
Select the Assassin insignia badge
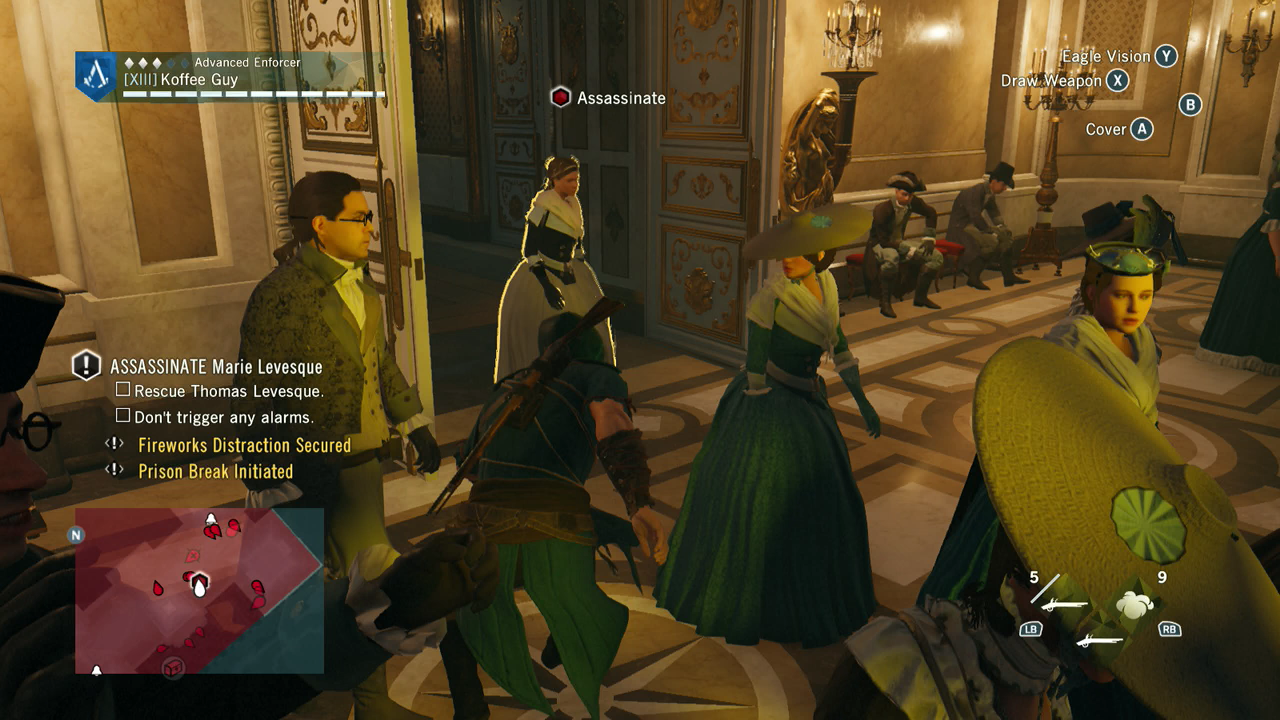click(96, 75)
